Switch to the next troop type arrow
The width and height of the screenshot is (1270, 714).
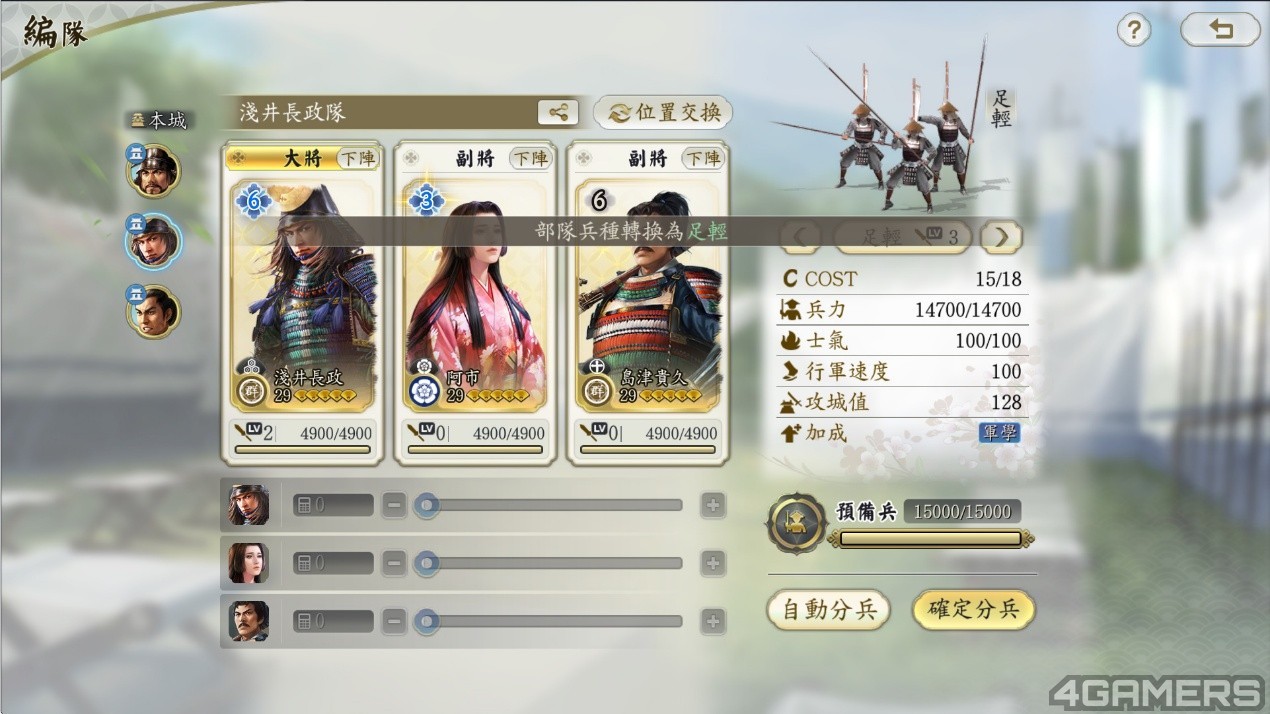[1001, 237]
